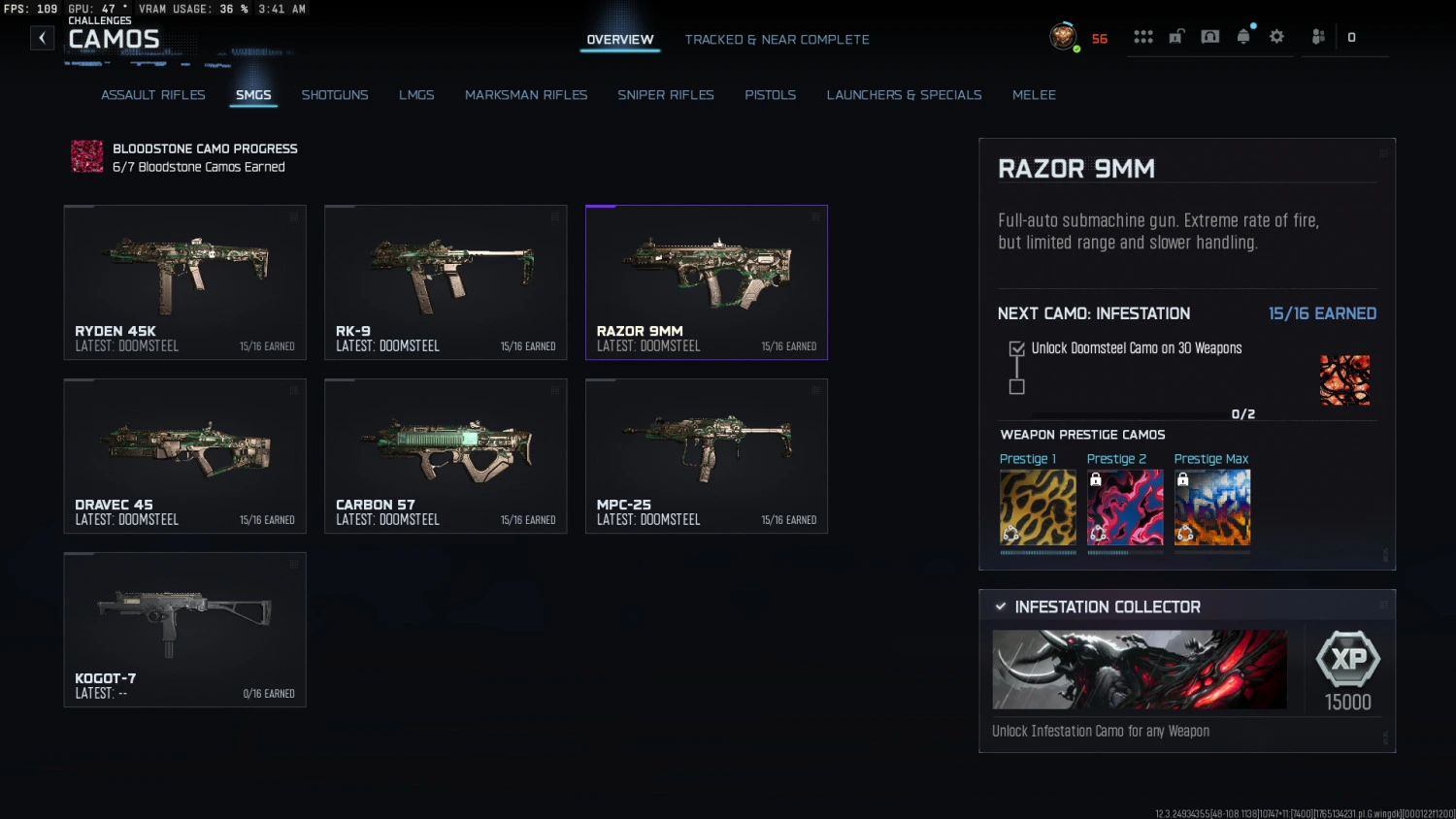Image resolution: width=1456 pixels, height=819 pixels.
Task: Open the Tracked & Near Complete view
Action: coord(777,39)
